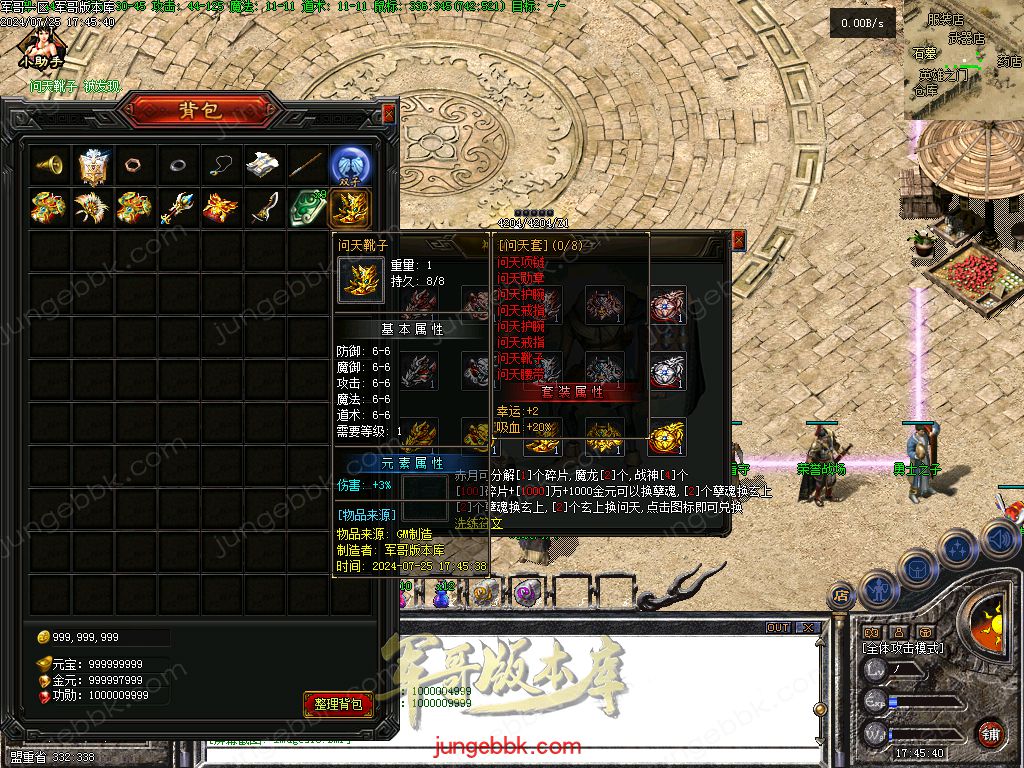Choose the wooden staff item slot
The height and width of the screenshot is (768, 1024).
point(307,165)
